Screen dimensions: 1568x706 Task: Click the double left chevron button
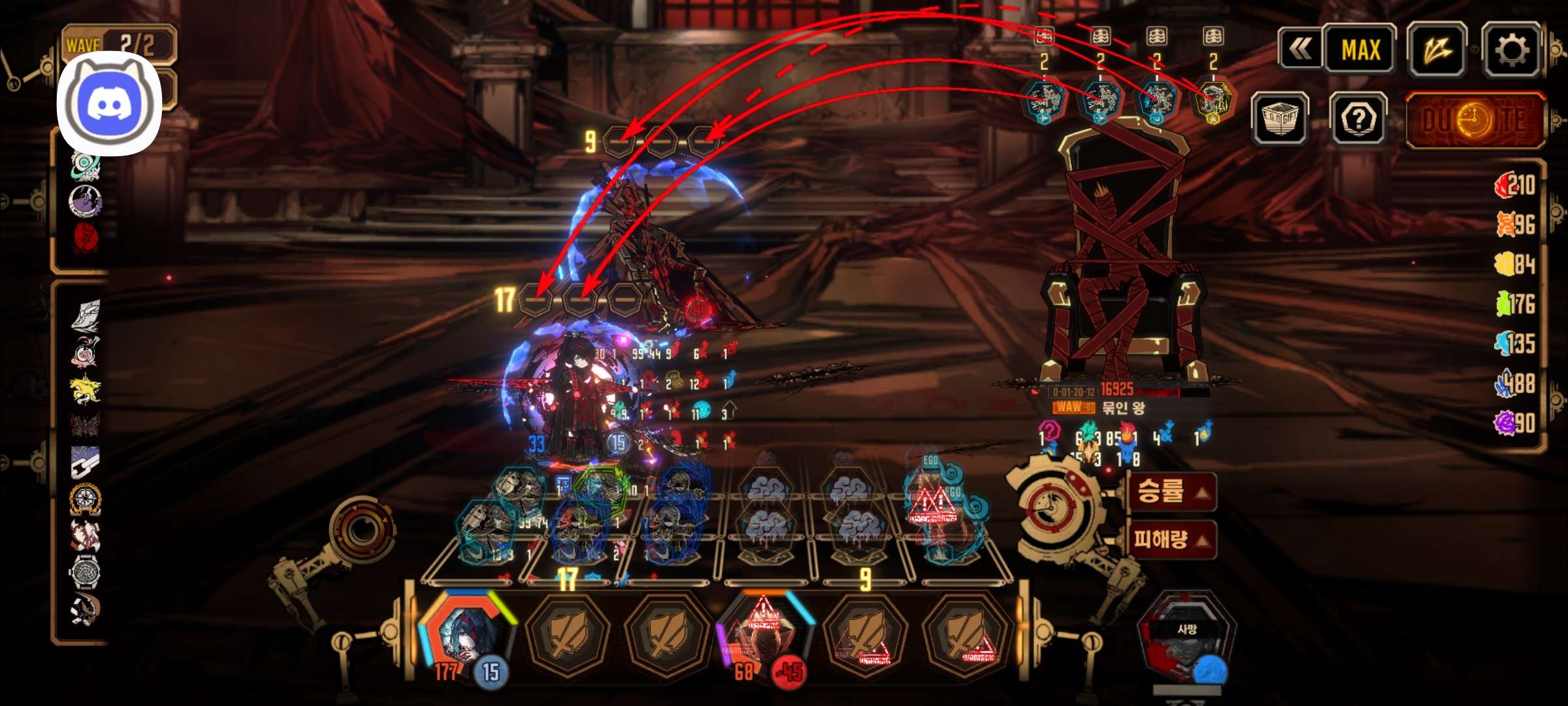1300,49
